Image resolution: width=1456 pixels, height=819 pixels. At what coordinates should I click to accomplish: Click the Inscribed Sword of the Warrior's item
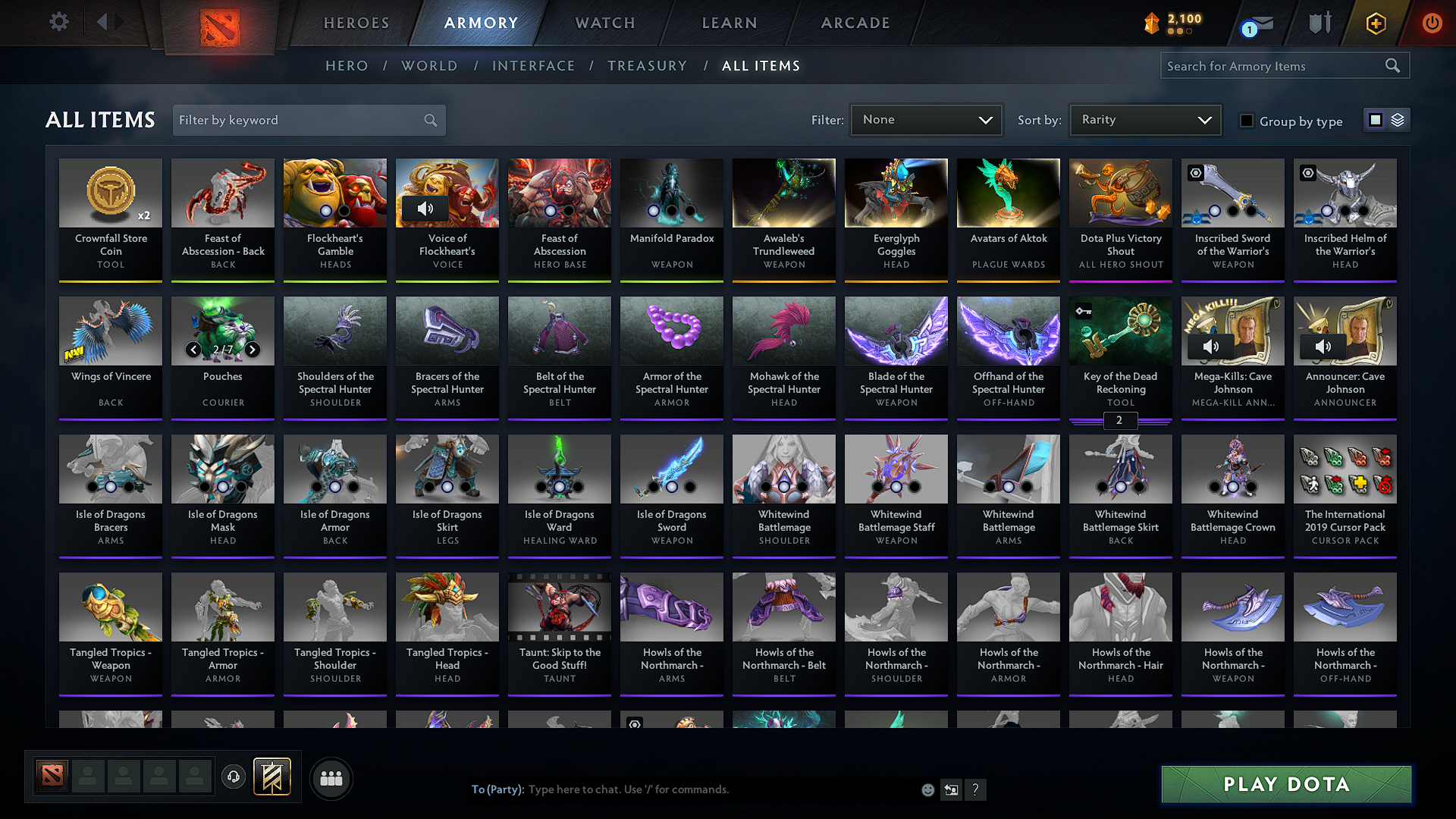(1232, 193)
